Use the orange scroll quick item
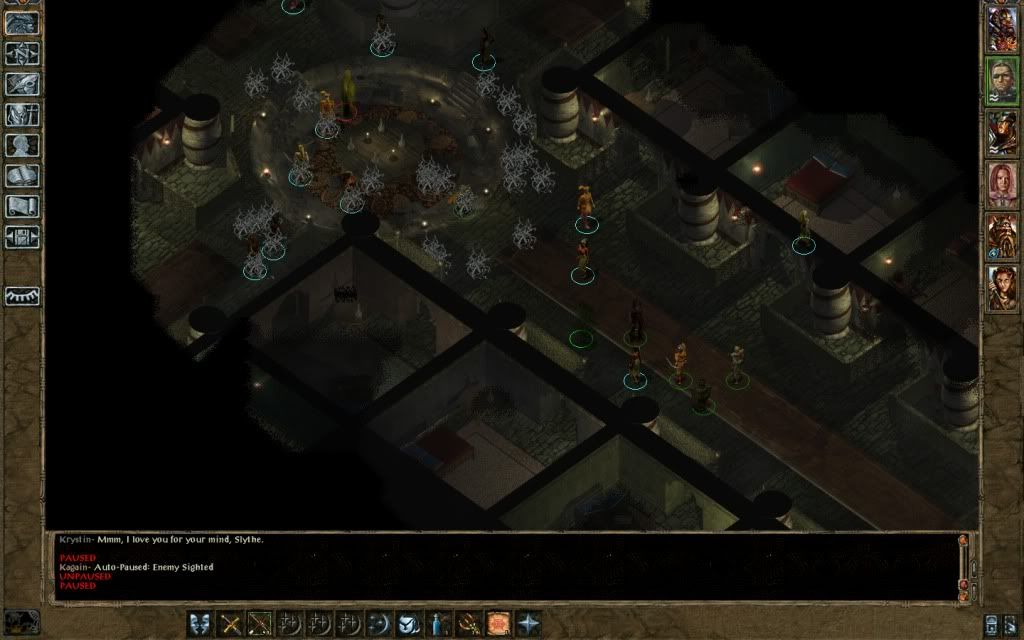1024x640 pixels. 498,624
